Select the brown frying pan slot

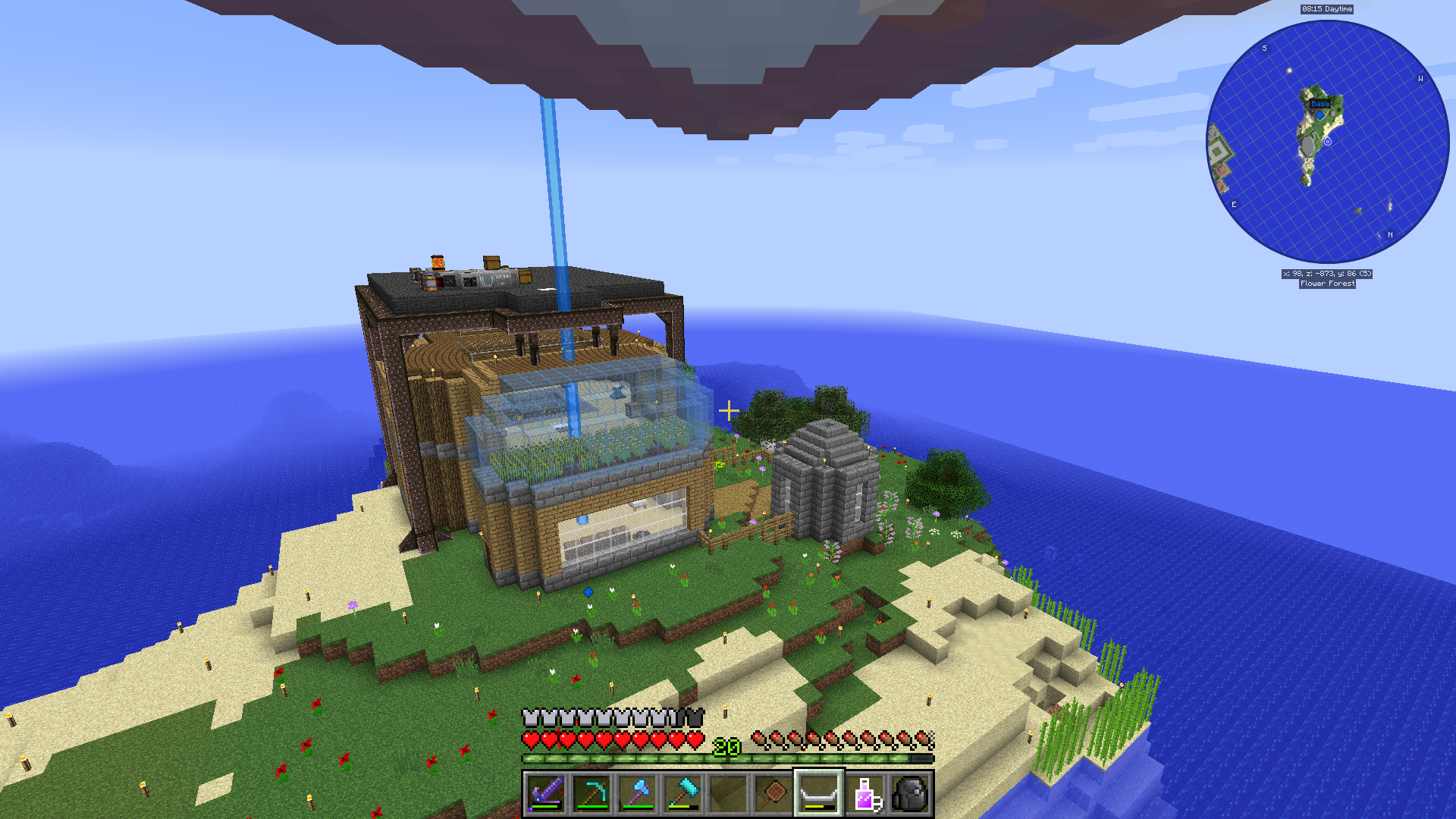pyautogui.click(x=773, y=793)
